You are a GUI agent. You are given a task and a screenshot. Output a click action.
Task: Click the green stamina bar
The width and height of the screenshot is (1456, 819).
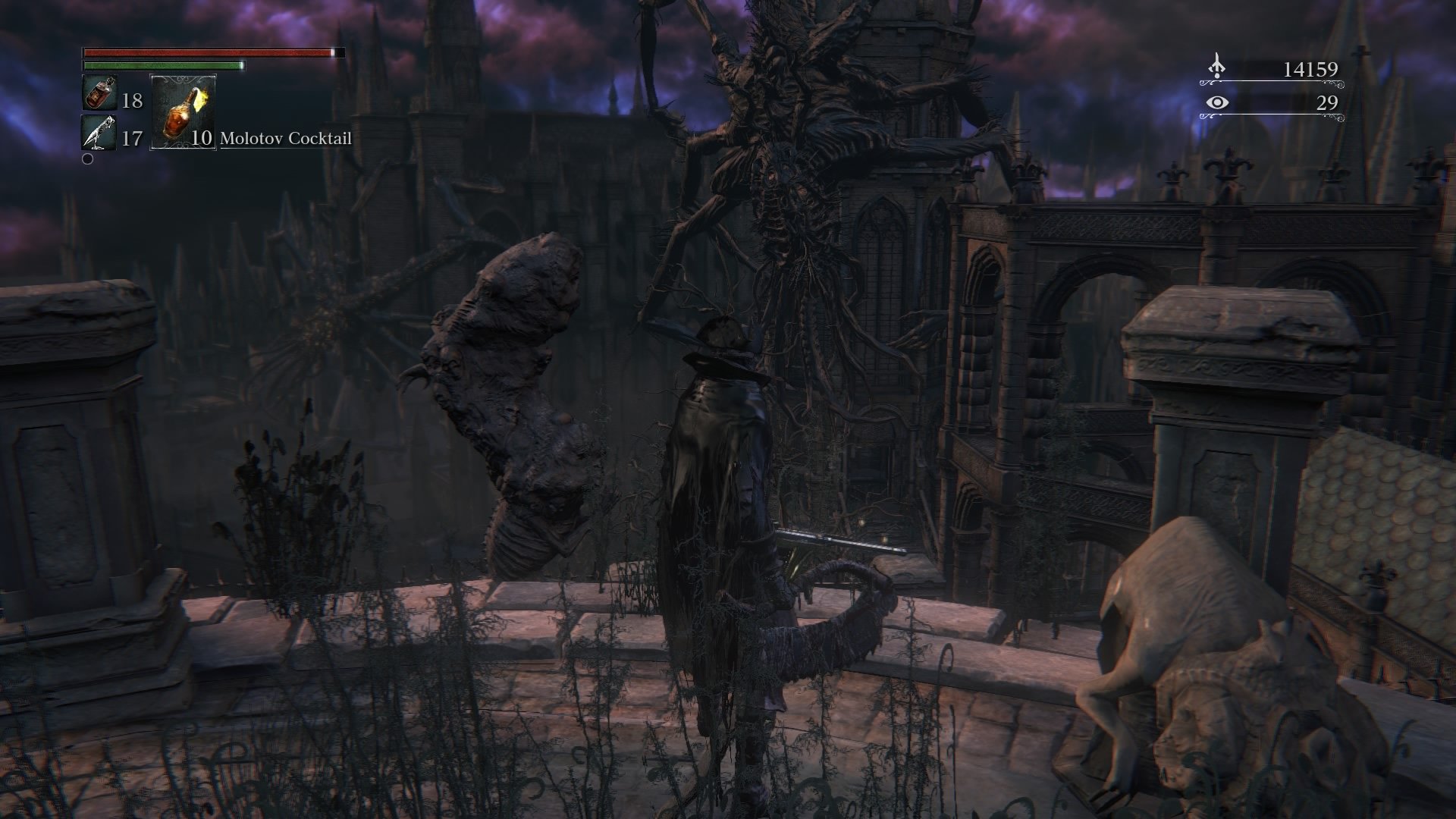click(x=162, y=67)
